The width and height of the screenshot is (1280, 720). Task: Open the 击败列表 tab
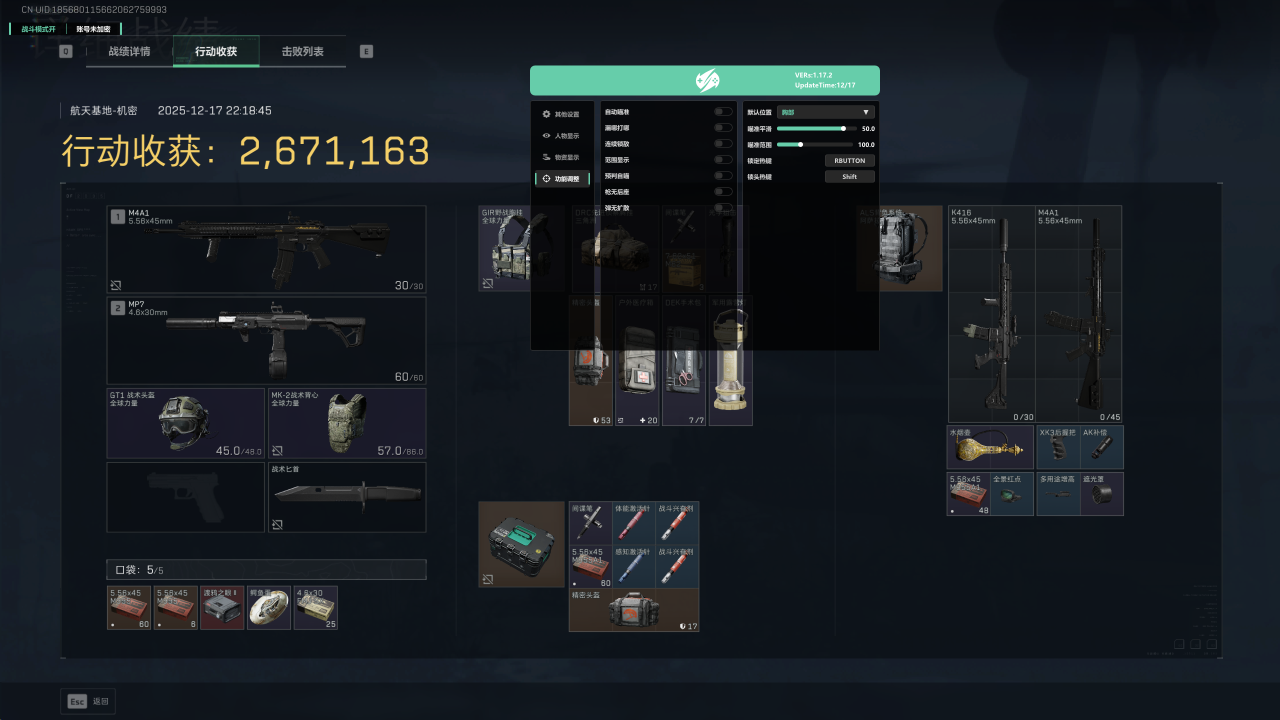point(302,51)
